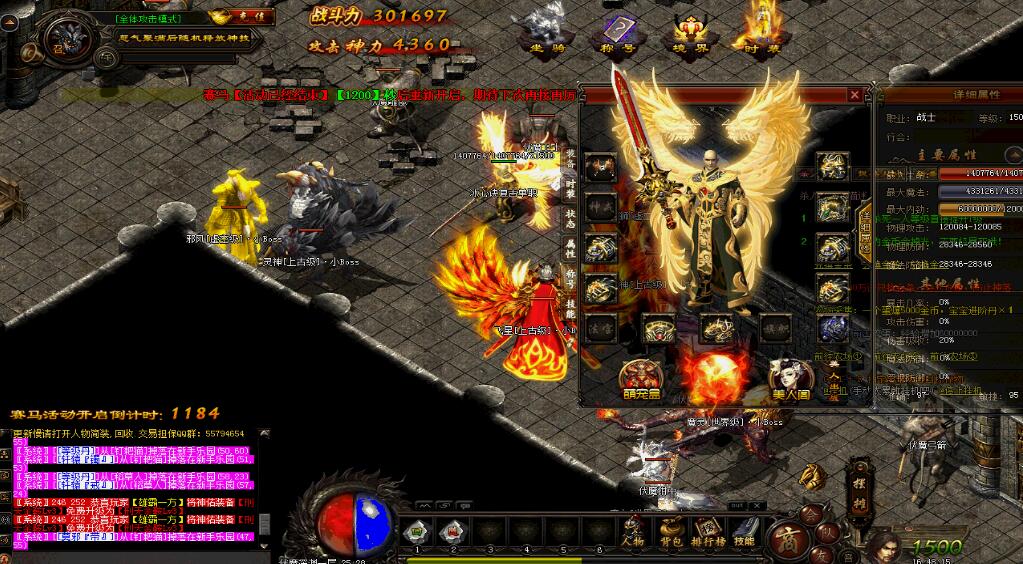Open the 萌宠品 pet button
Screen dimensions: 1023x564
[x=640, y=380]
